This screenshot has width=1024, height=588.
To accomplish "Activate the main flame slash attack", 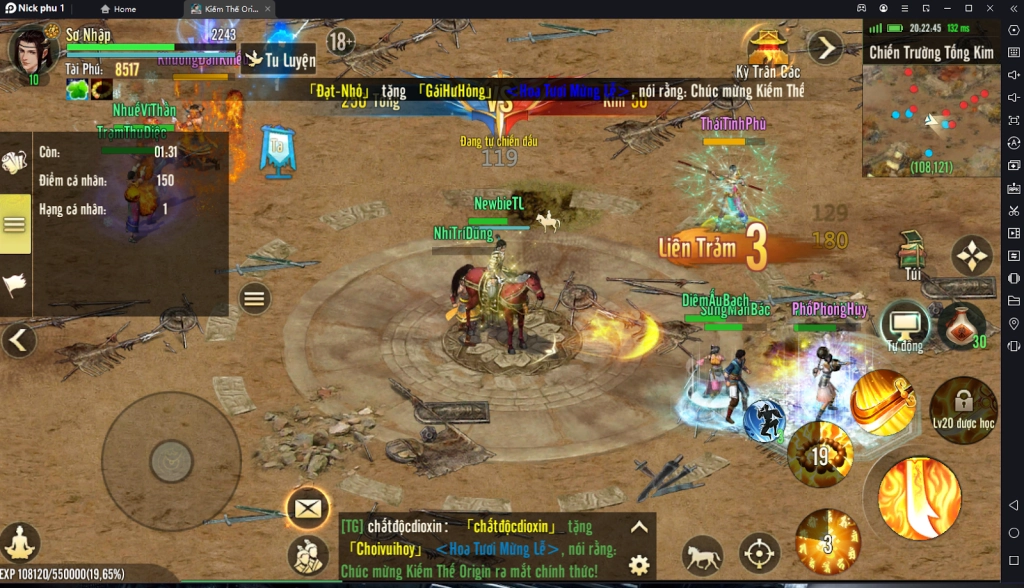I will pos(919,497).
